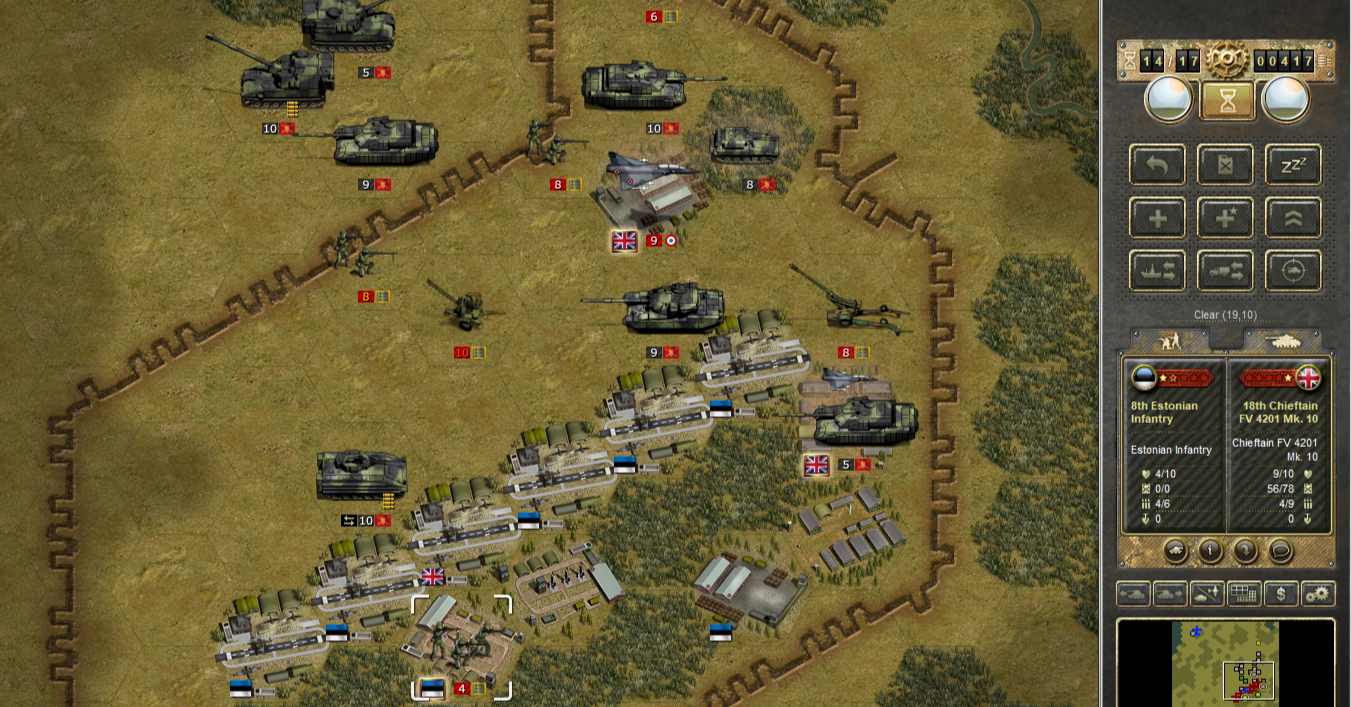Open the speech bubble message button
This screenshot has width=1351, height=707.
(1280, 551)
